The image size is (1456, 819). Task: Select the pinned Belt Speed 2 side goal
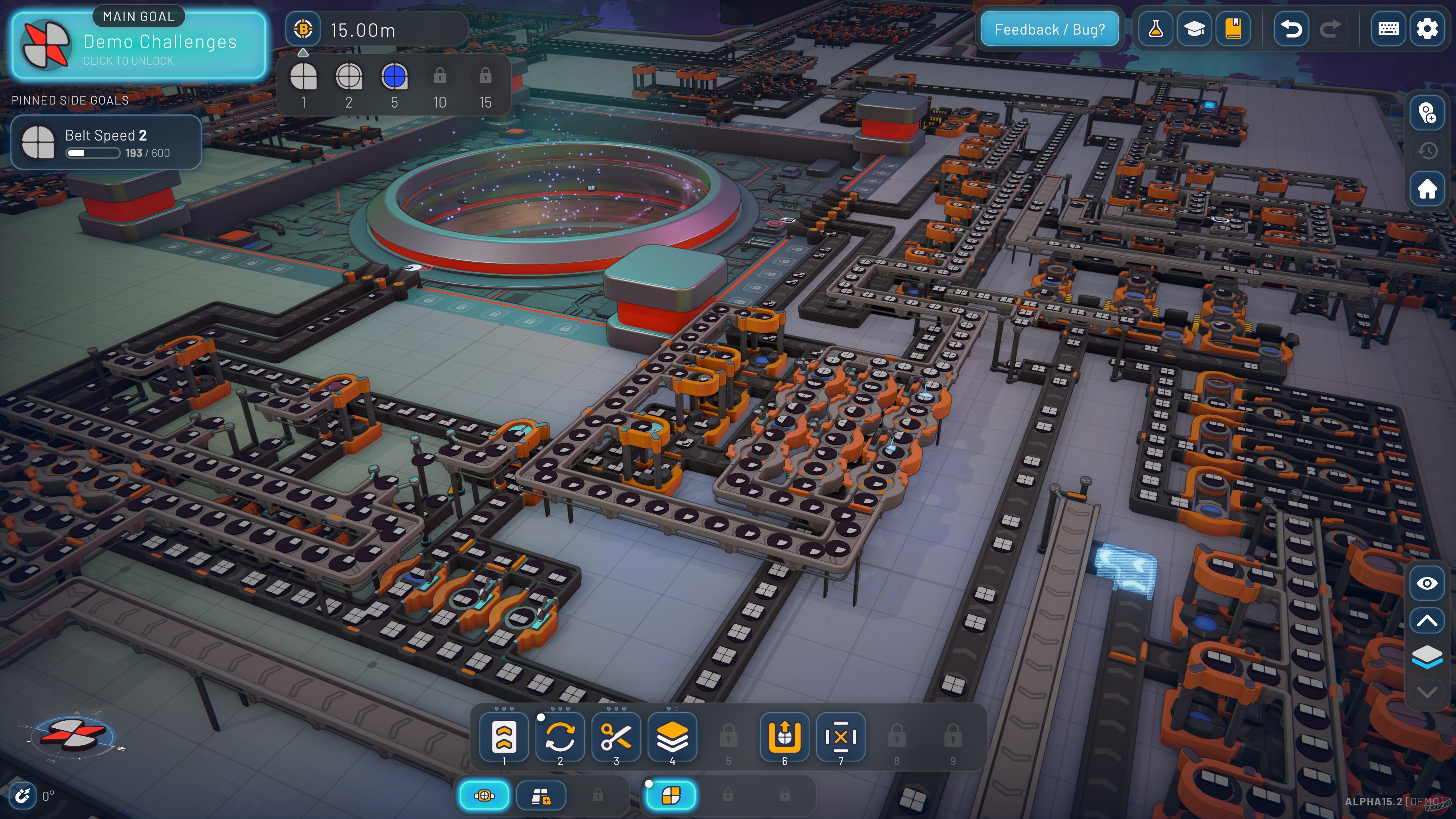click(106, 143)
